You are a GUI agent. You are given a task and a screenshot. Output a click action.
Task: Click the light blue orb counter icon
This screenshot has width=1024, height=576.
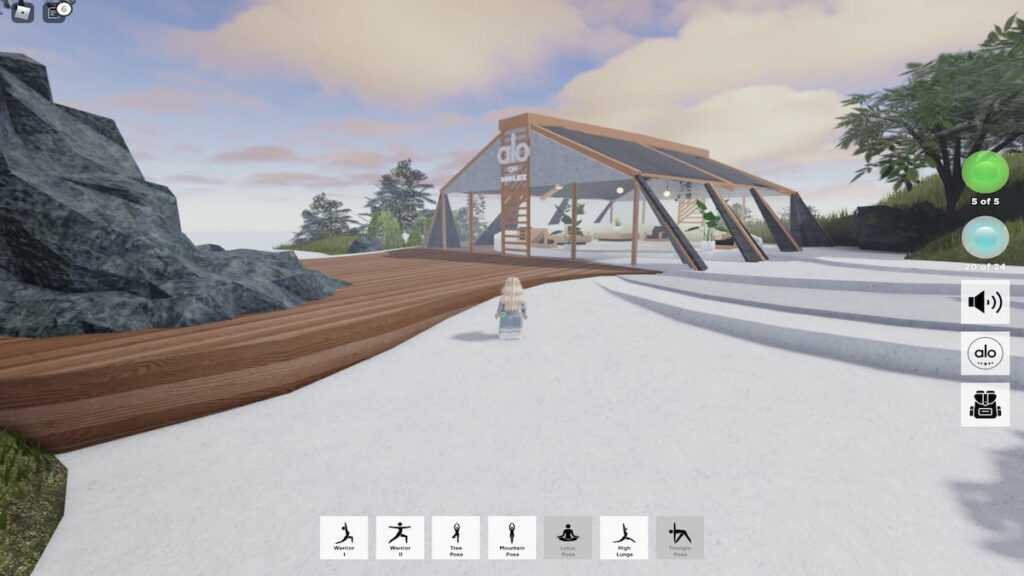tap(985, 237)
